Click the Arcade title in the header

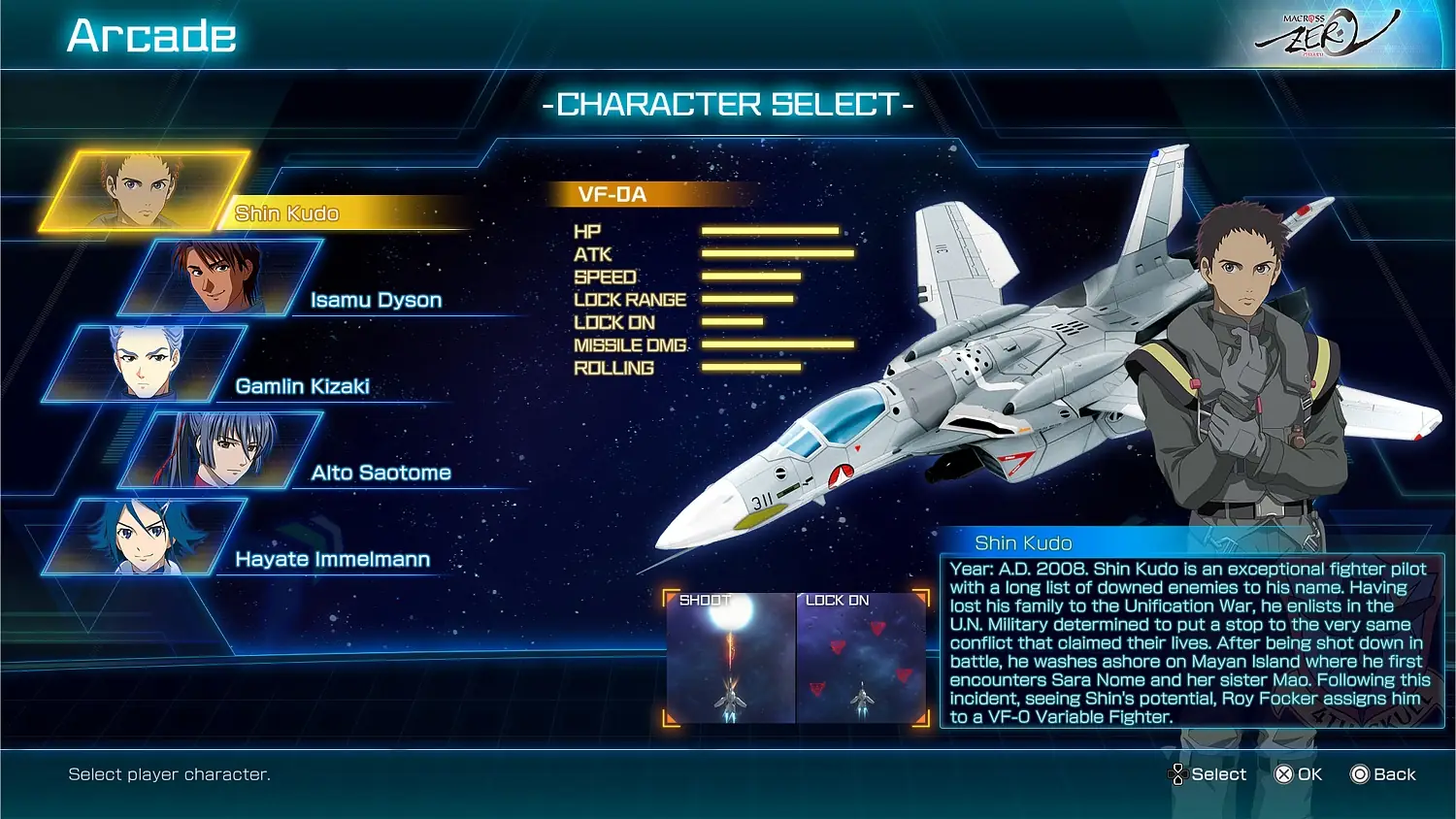[x=150, y=35]
